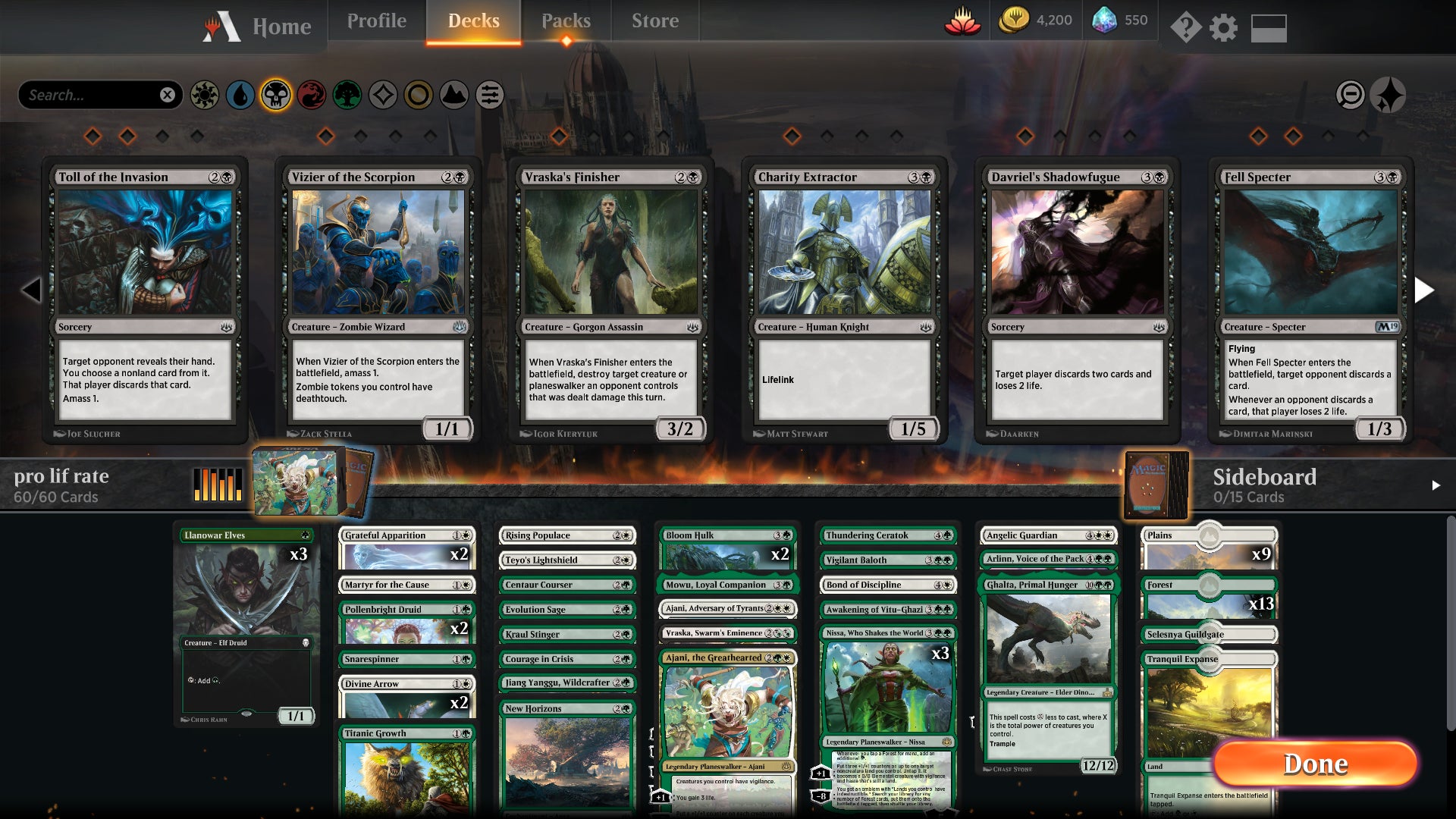Viewport: 1456px width, 819px height.
Task: Clear the search field with X
Action: point(168,95)
